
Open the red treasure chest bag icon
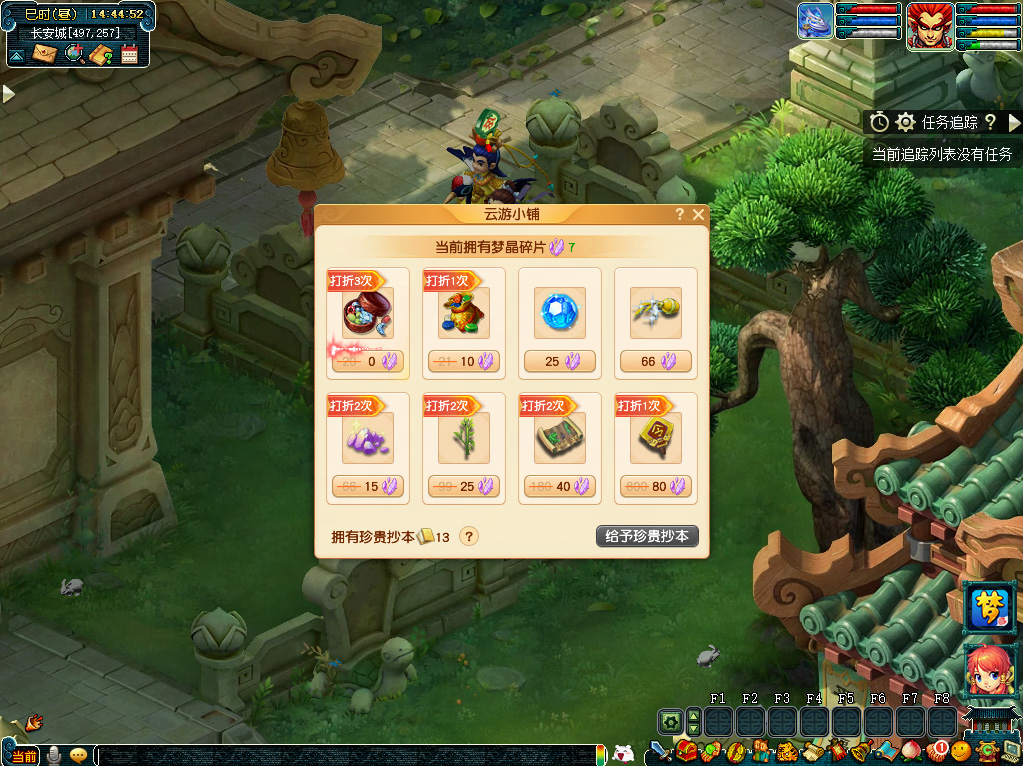click(686, 749)
